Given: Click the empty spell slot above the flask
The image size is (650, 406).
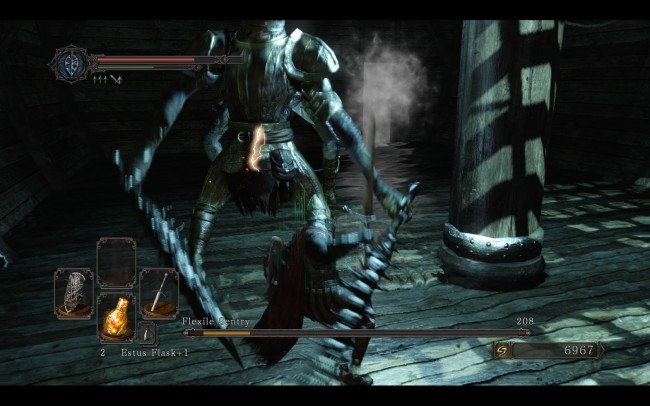Looking at the screenshot, I should (x=116, y=263).
